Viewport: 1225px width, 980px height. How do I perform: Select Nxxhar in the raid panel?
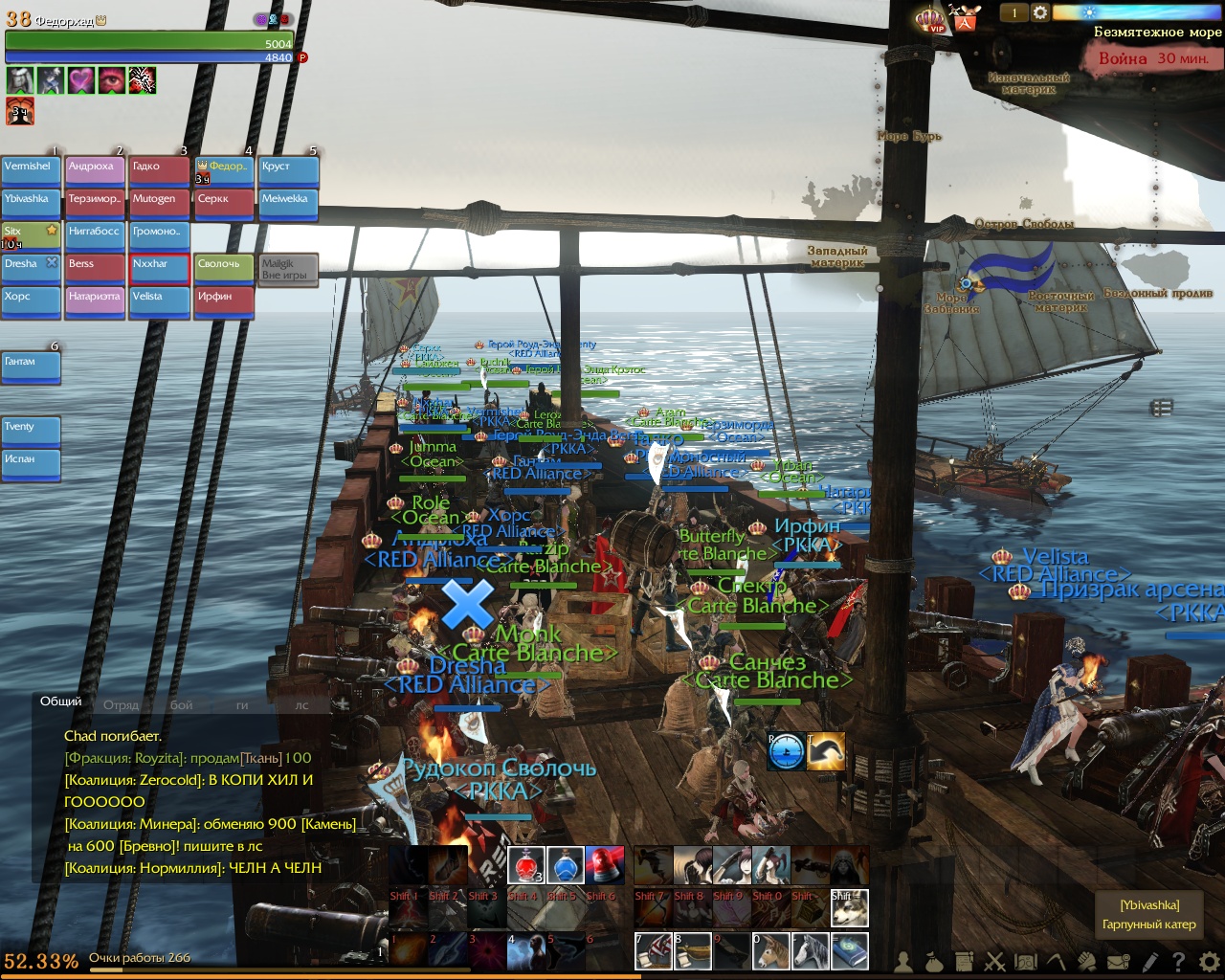(x=159, y=269)
